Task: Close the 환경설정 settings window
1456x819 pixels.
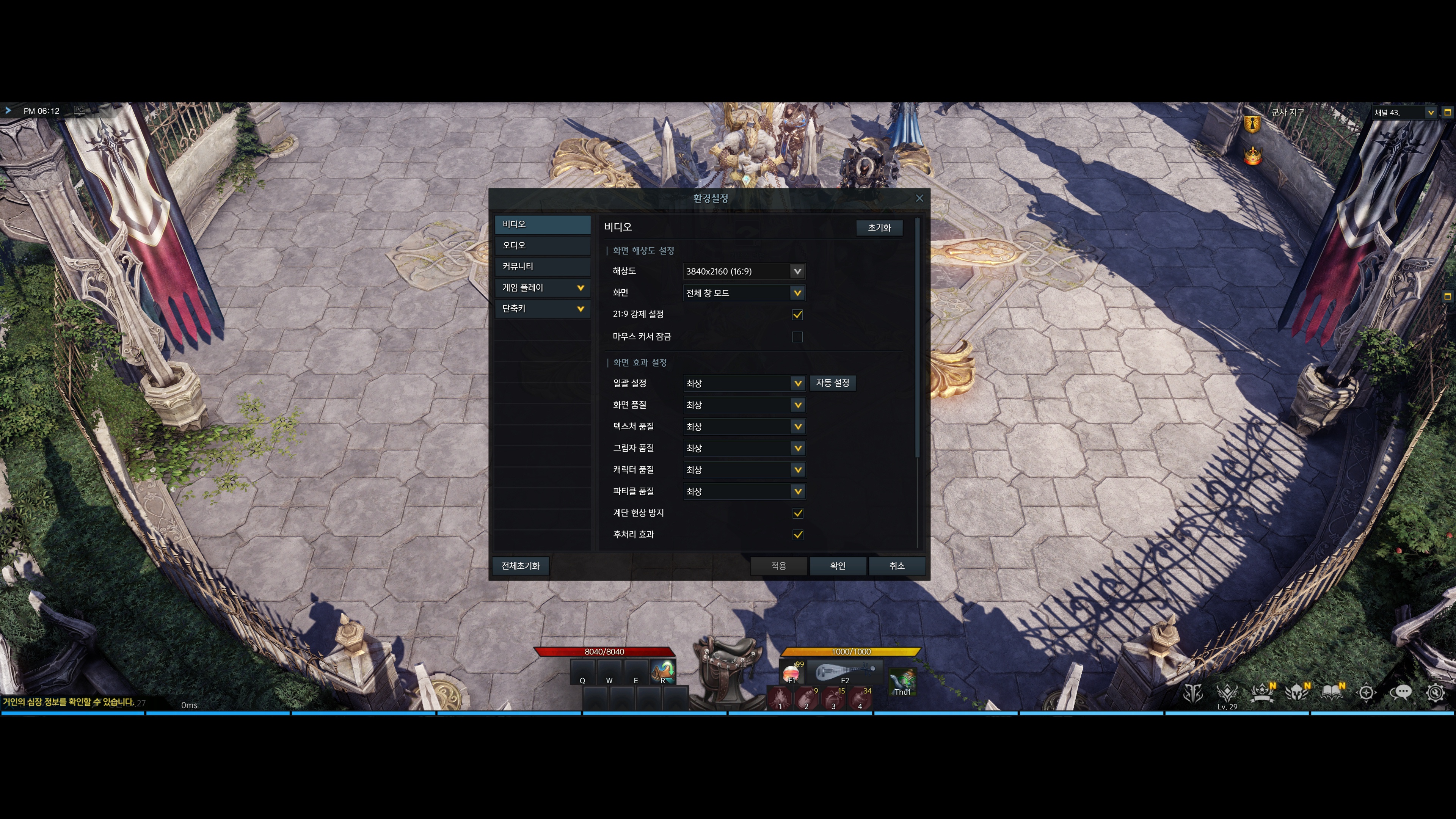Action: coord(919,198)
